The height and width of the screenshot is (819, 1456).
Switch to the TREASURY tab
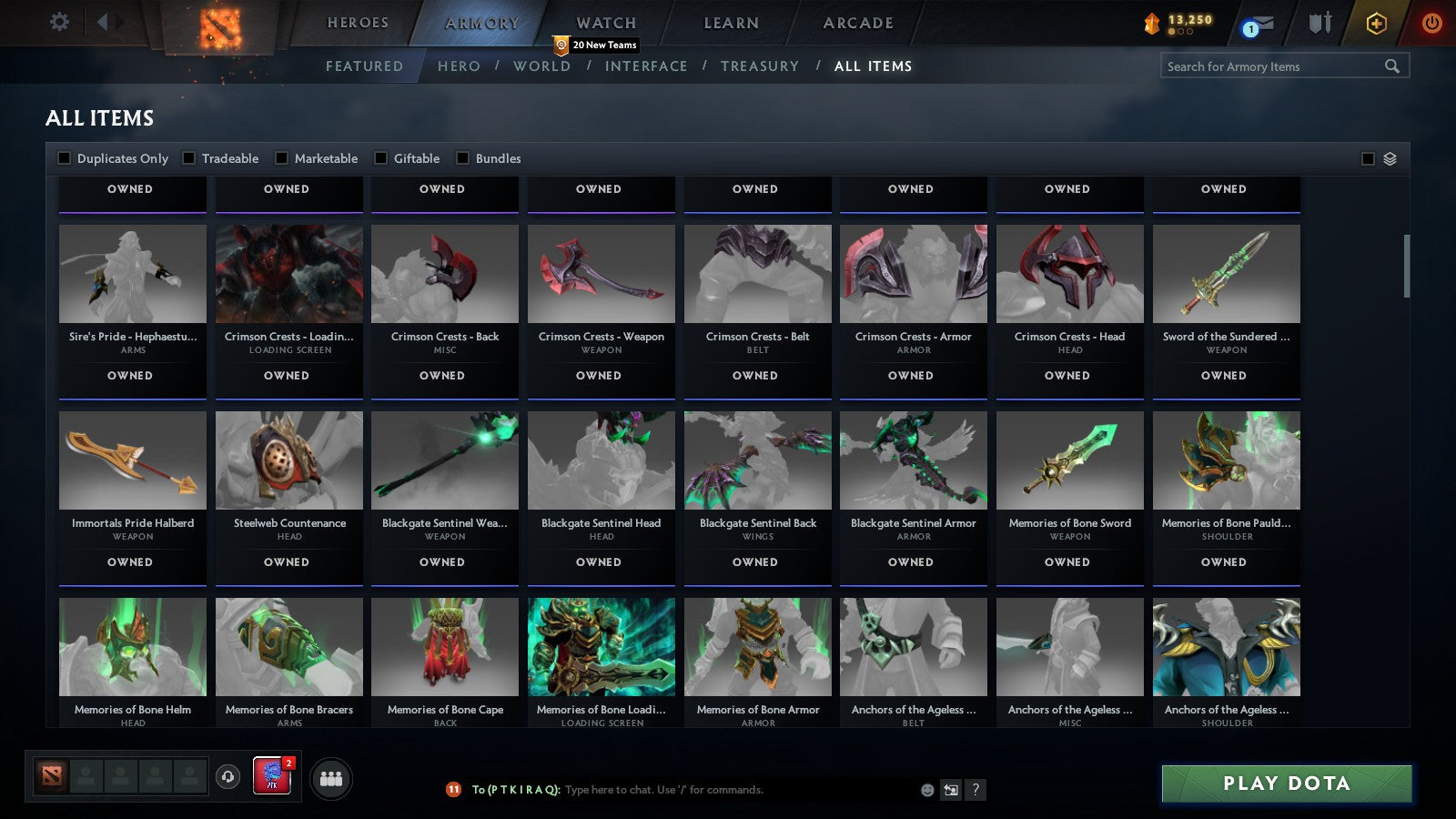coord(761,66)
